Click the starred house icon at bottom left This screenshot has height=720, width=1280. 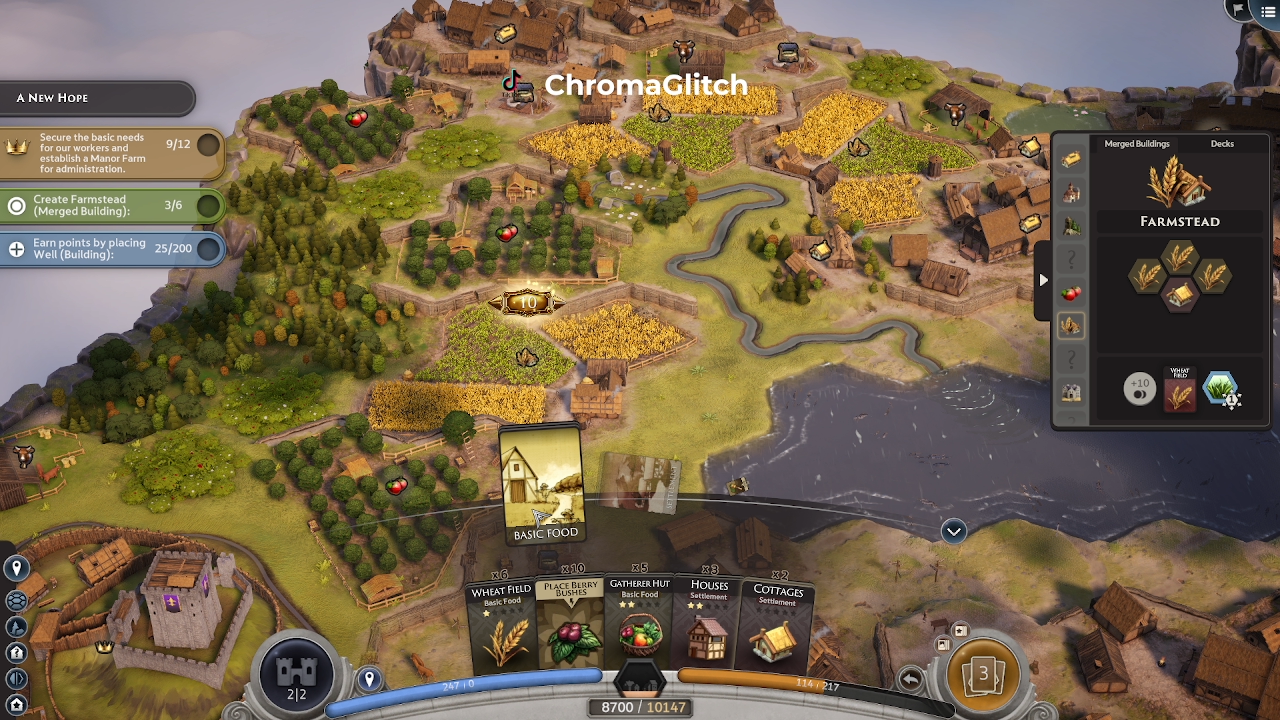[x=16, y=703]
